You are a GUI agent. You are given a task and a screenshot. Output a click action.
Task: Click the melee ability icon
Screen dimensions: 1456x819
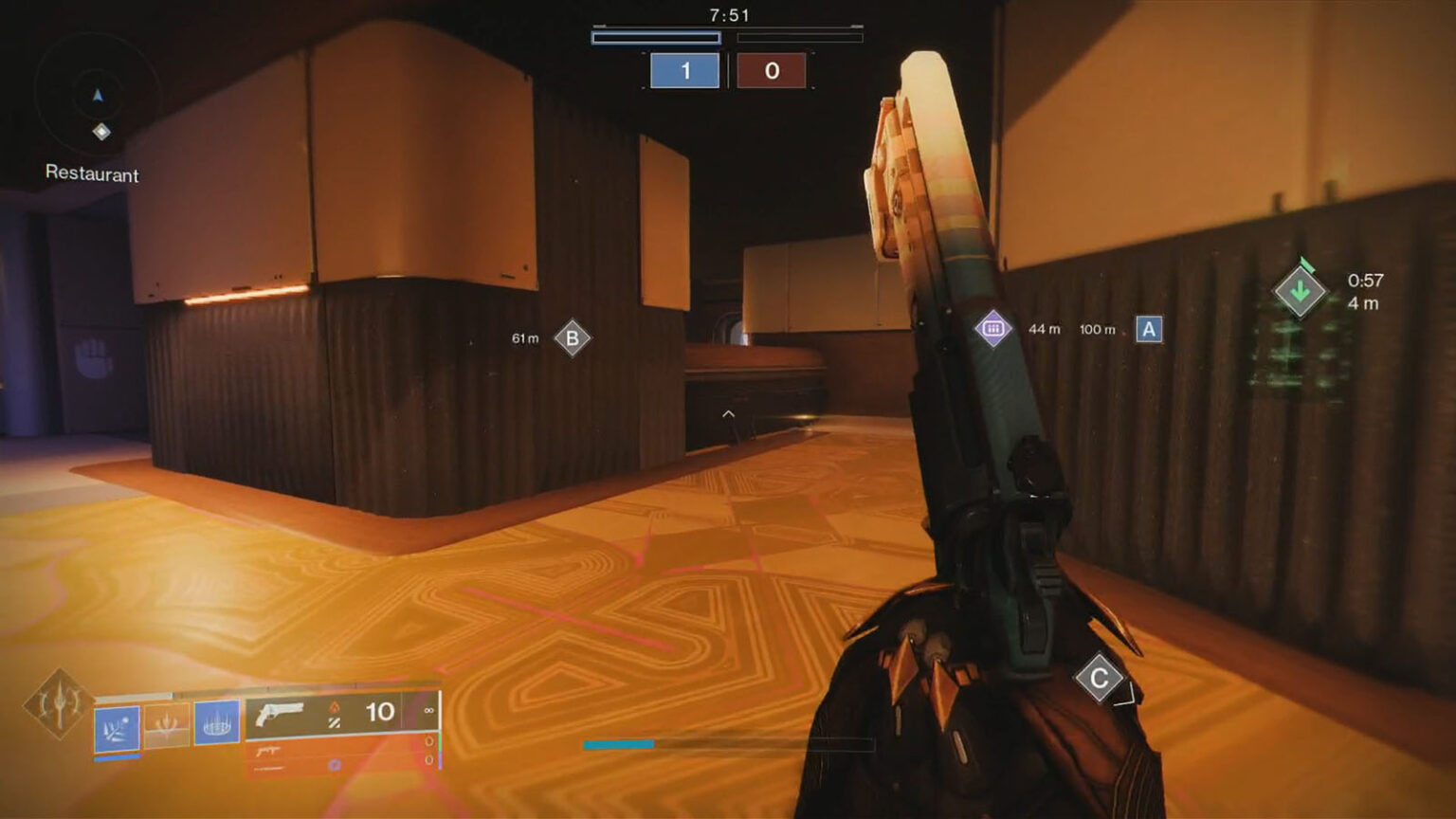click(166, 726)
